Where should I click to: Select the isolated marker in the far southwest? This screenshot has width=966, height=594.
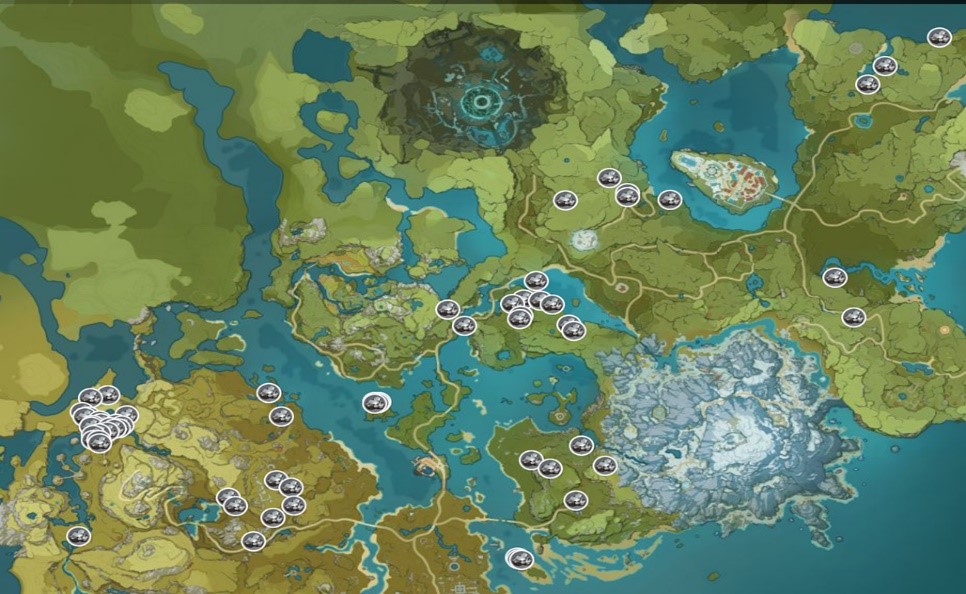pyautogui.click(x=78, y=537)
